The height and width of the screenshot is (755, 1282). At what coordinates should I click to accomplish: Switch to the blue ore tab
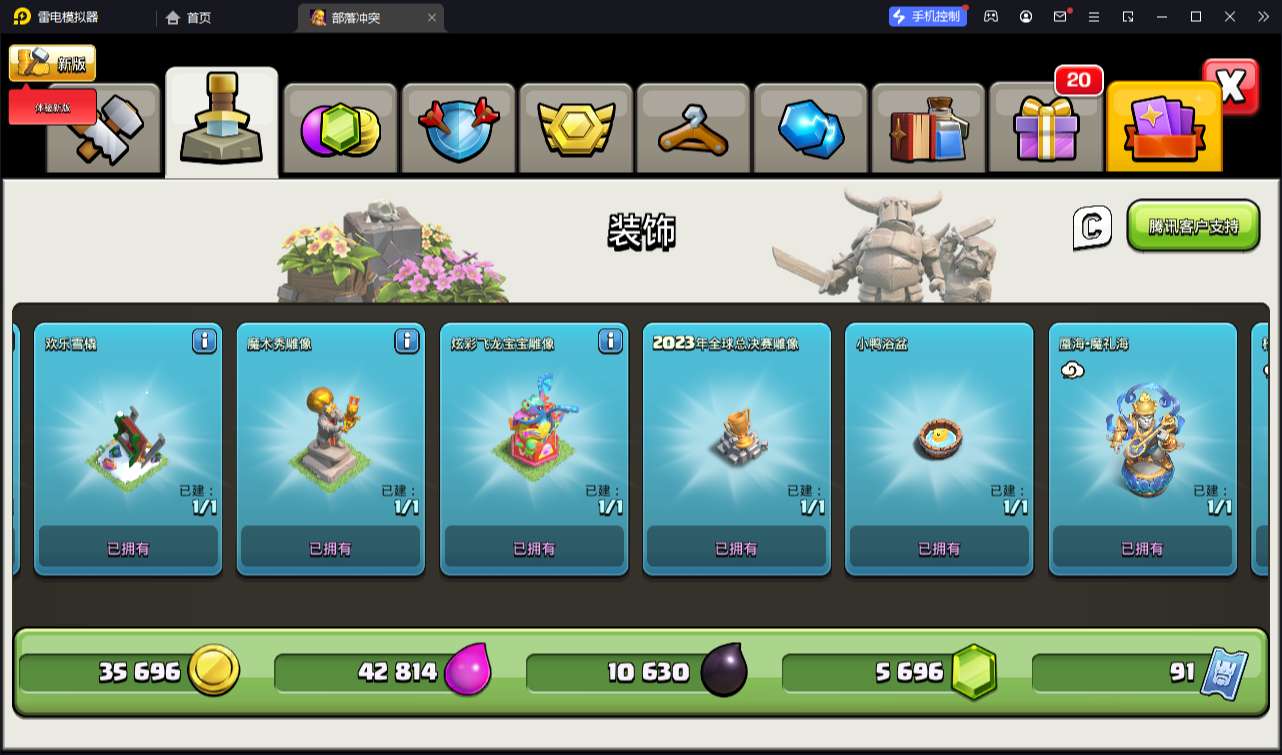pyautogui.click(x=811, y=130)
